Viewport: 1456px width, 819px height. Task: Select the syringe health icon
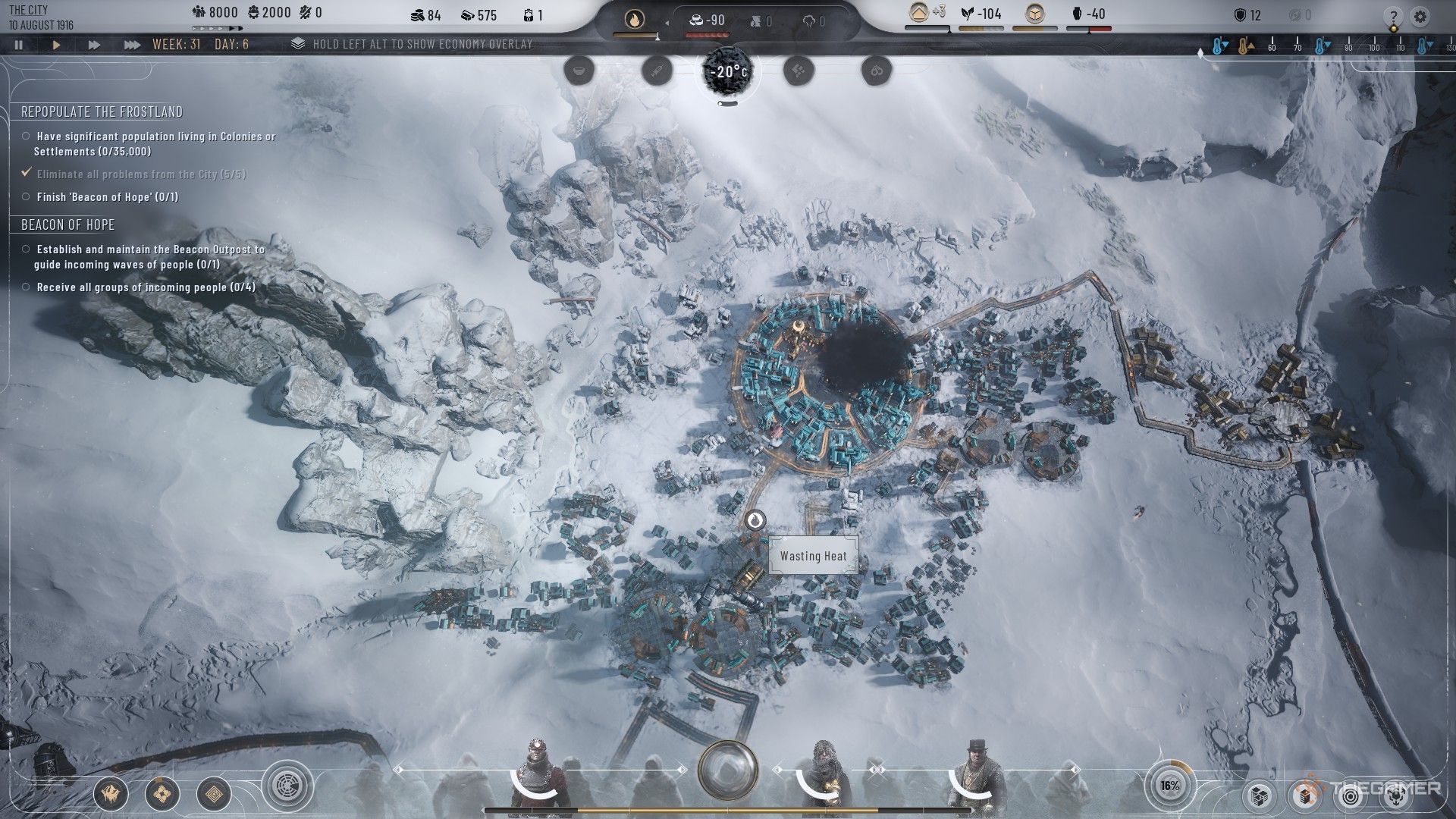coord(657,71)
